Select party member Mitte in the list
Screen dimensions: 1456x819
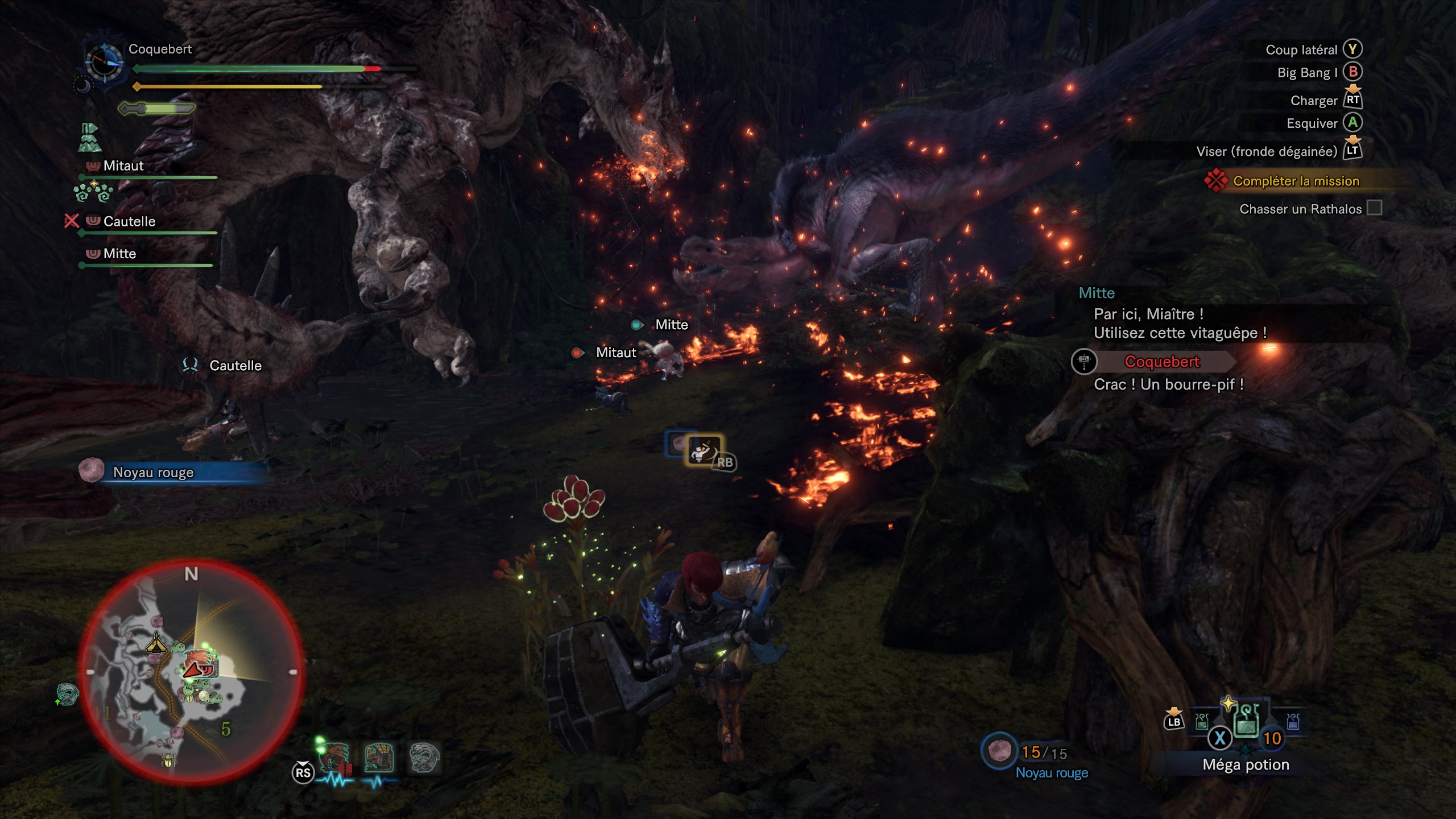click(119, 254)
